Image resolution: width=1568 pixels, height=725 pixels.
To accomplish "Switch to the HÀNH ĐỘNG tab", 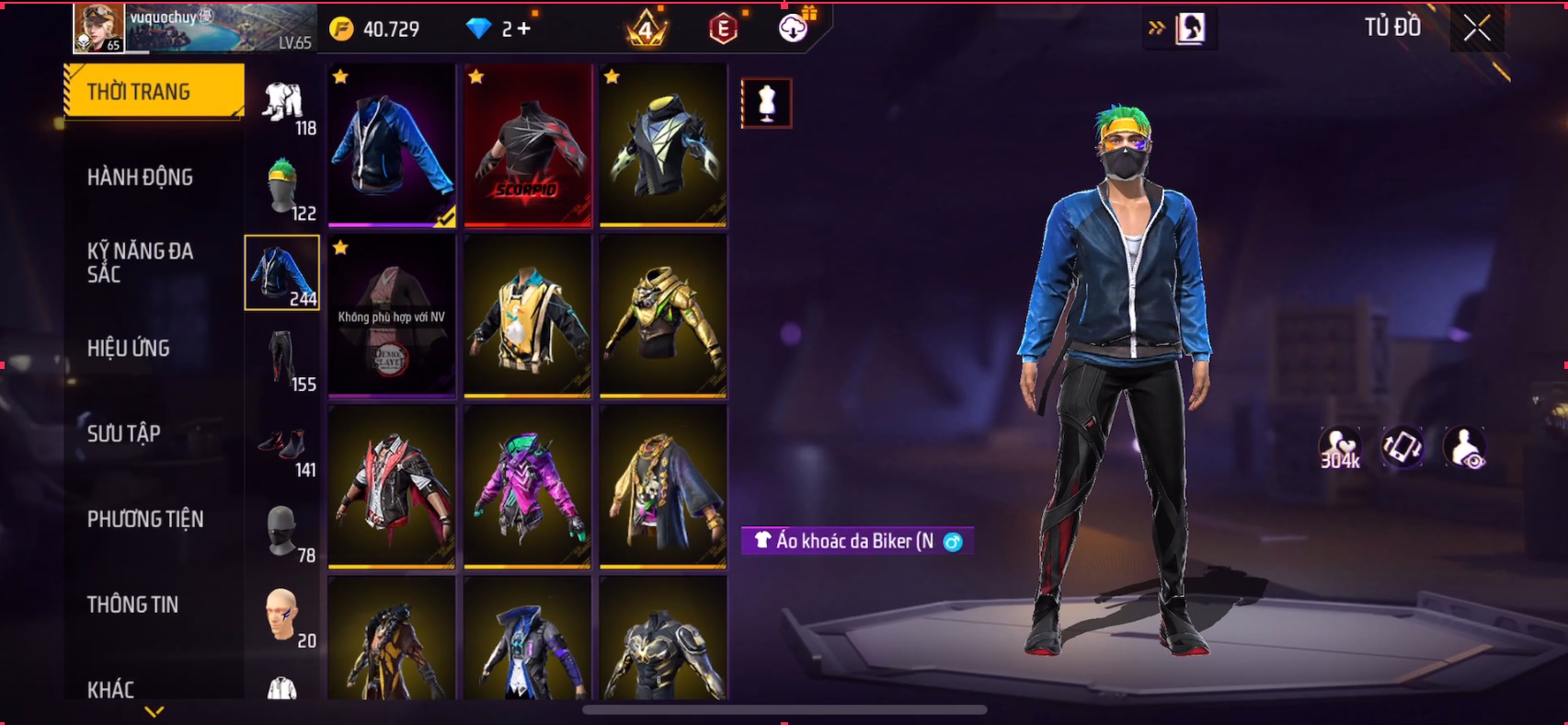I will pyautogui.click(x=140, y=177).
